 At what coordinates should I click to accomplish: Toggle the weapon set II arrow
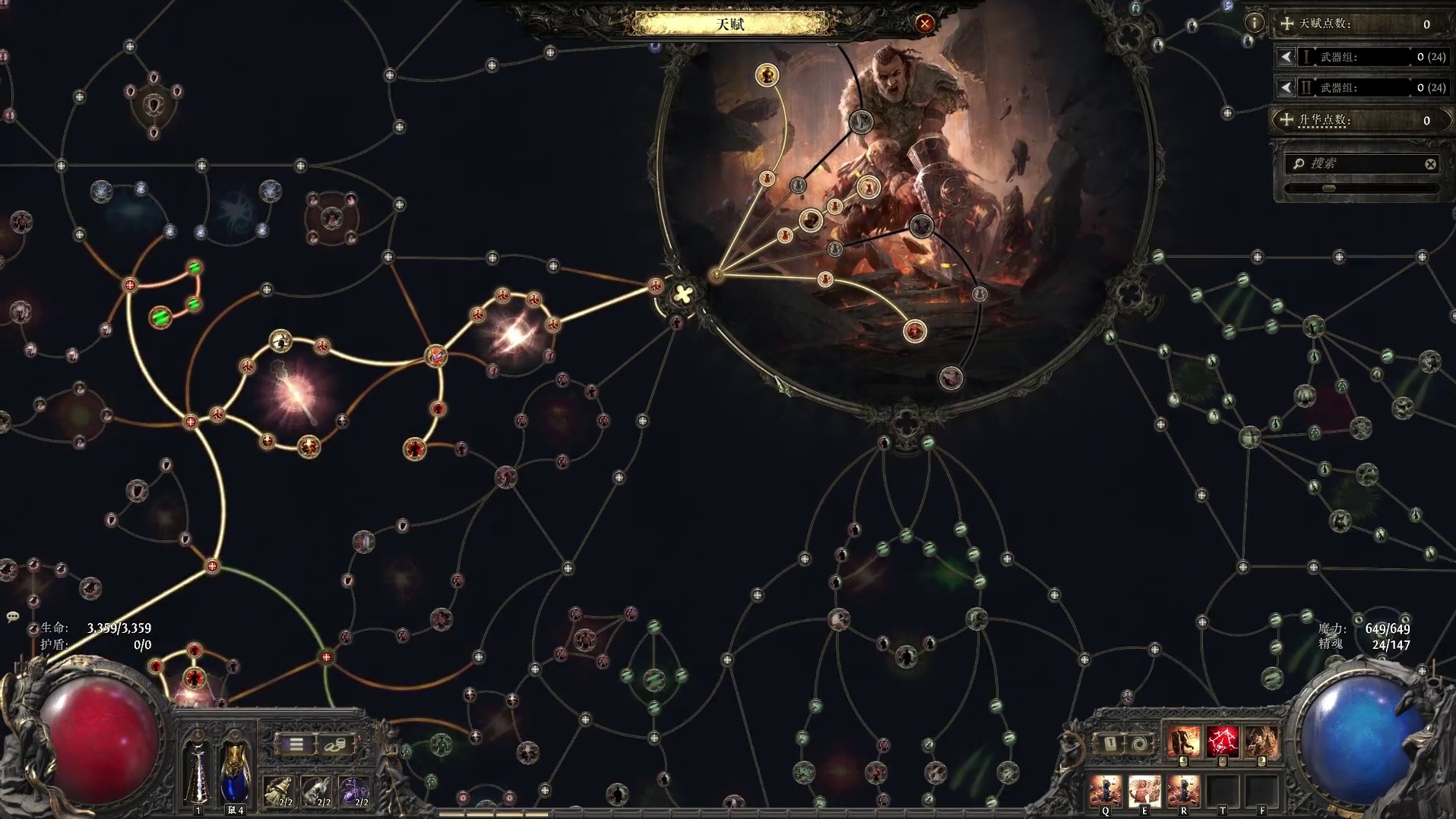tap(1286, 88)
